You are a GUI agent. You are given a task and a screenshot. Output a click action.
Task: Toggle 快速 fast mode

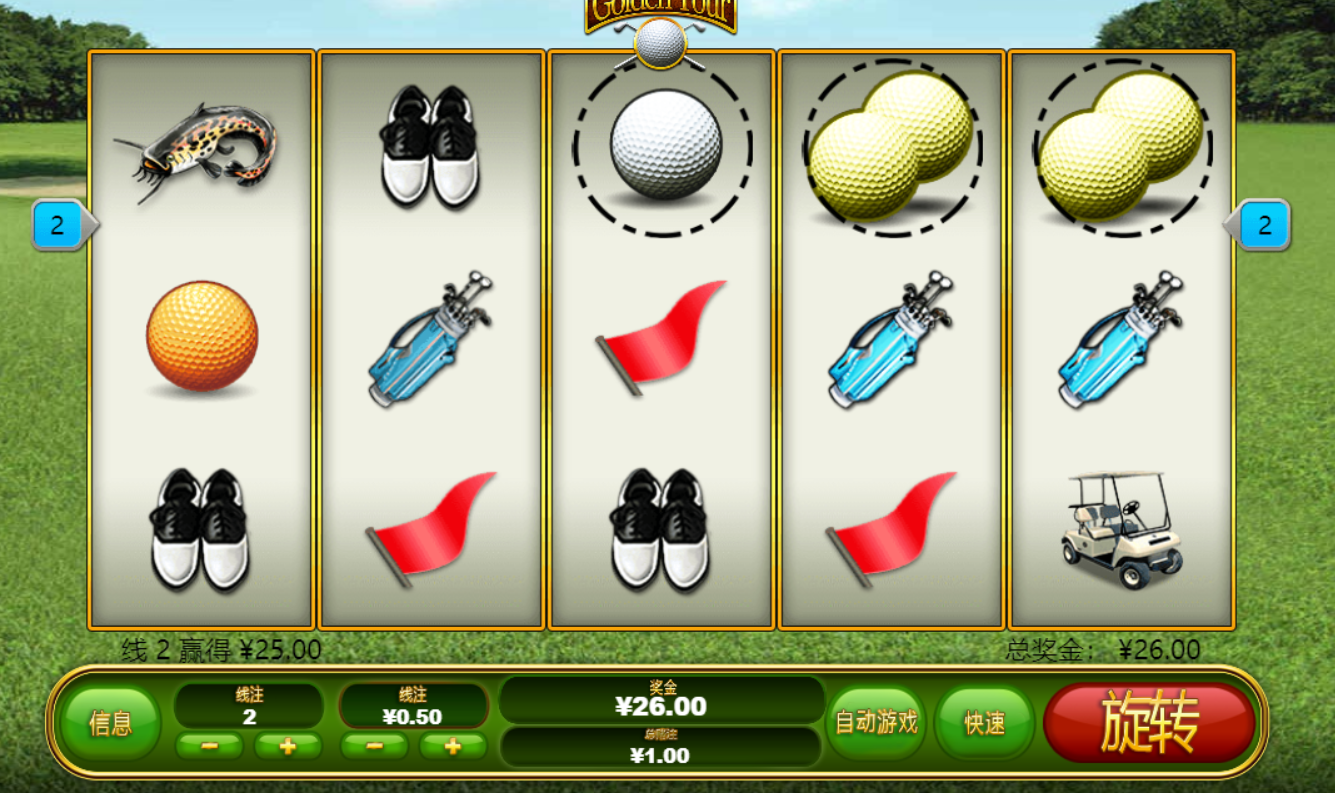tap(985, 723)
